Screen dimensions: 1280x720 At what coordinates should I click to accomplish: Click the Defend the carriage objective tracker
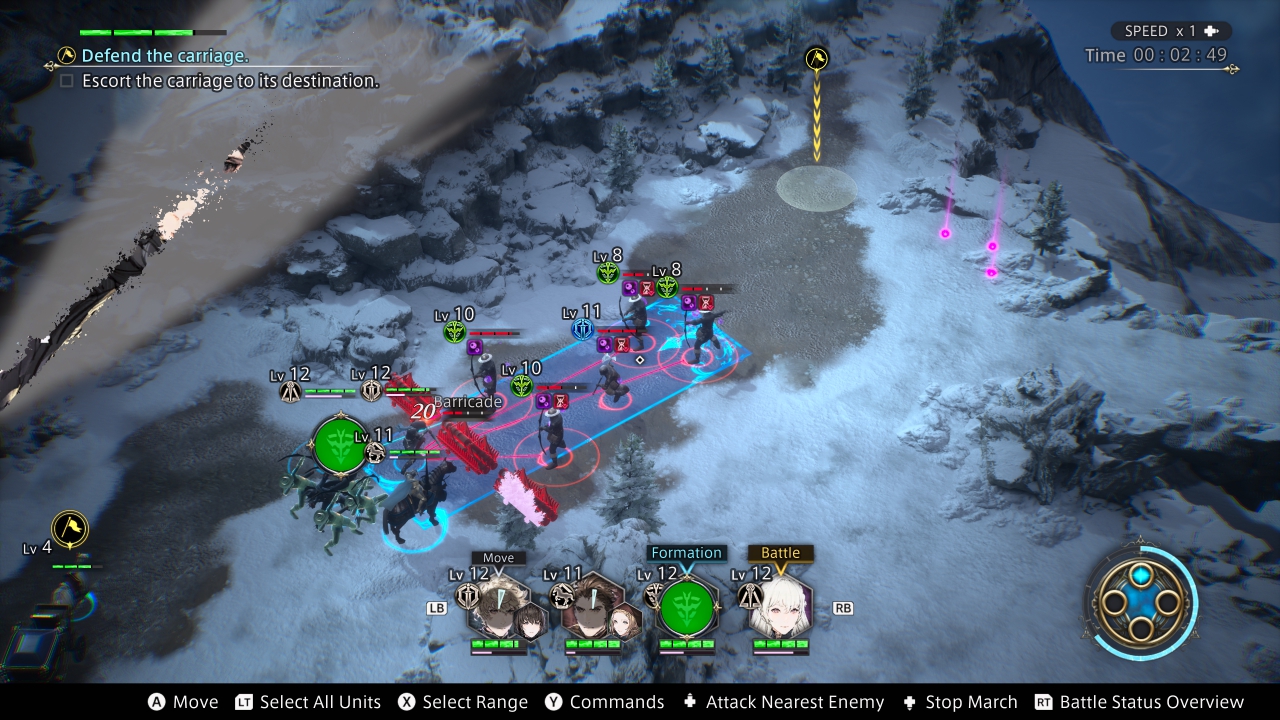coord(165,56)
